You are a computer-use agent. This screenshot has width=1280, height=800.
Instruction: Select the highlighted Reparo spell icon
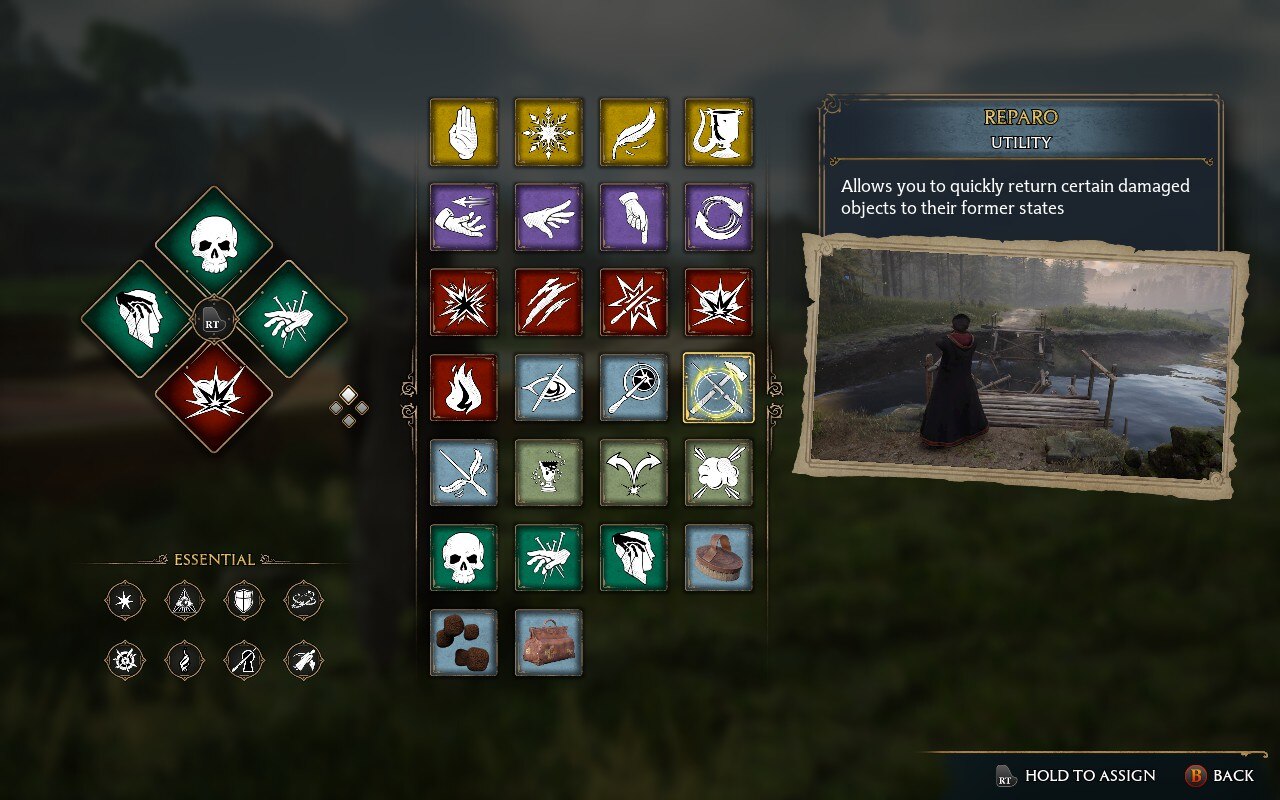pos(718,388)
